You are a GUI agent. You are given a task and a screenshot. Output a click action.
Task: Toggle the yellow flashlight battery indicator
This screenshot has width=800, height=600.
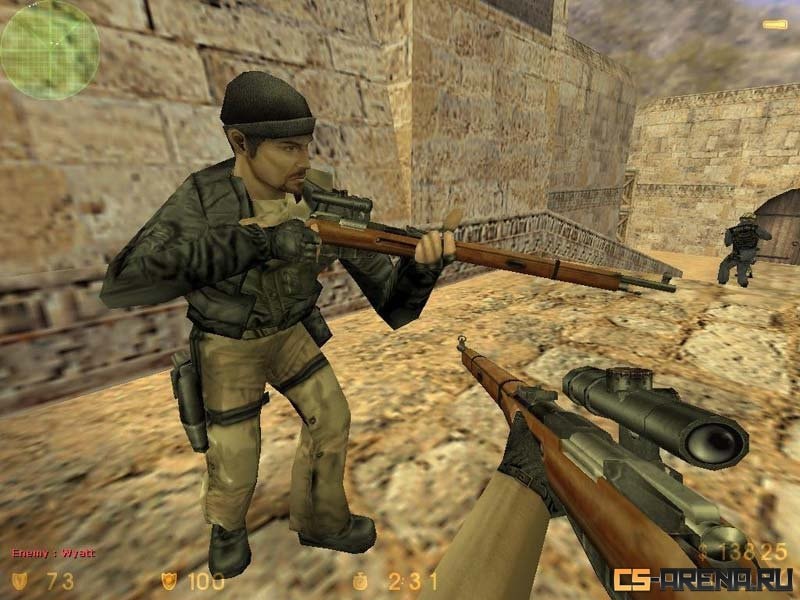coord(774,24)
